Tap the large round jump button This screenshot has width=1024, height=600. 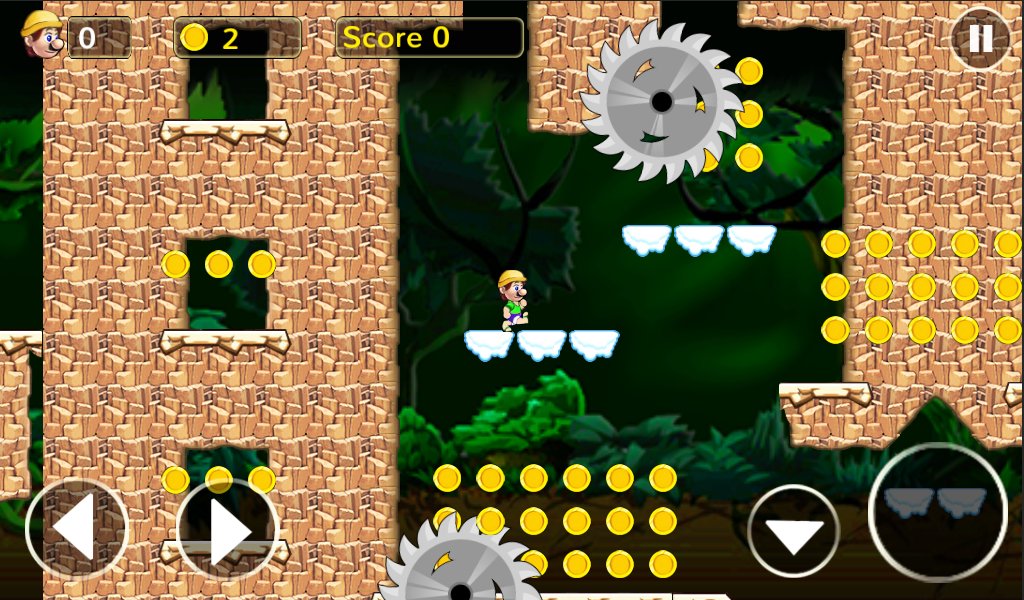[937, 512]
